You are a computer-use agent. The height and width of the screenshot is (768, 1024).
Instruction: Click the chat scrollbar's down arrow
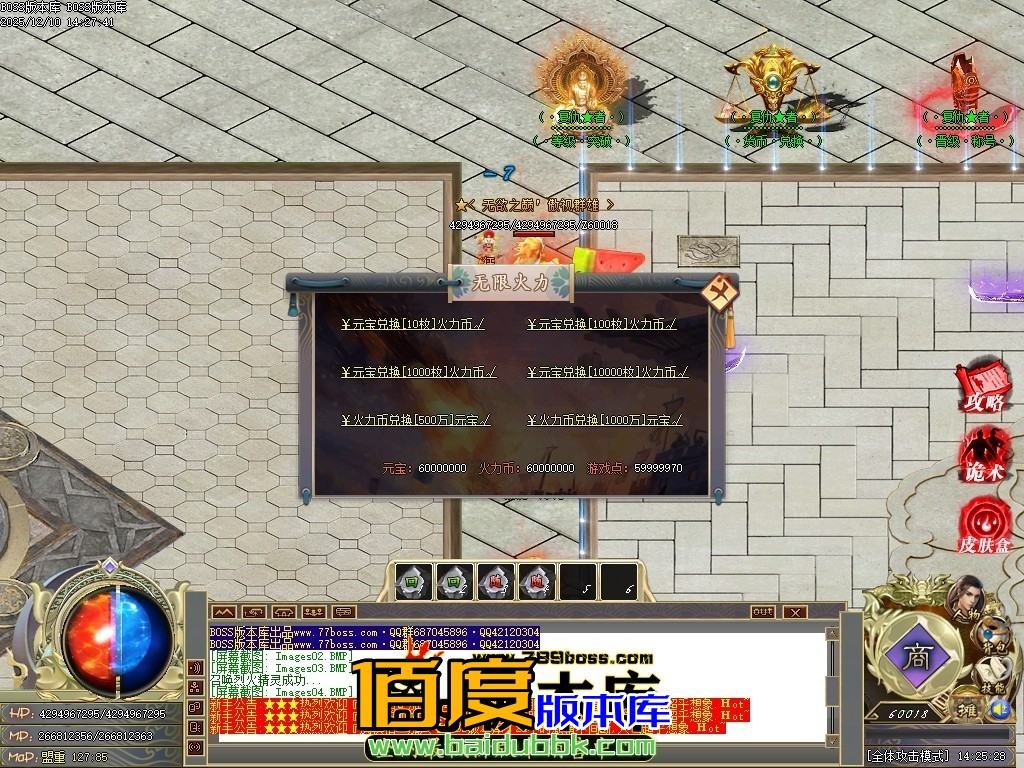click(x=830, y=740)
